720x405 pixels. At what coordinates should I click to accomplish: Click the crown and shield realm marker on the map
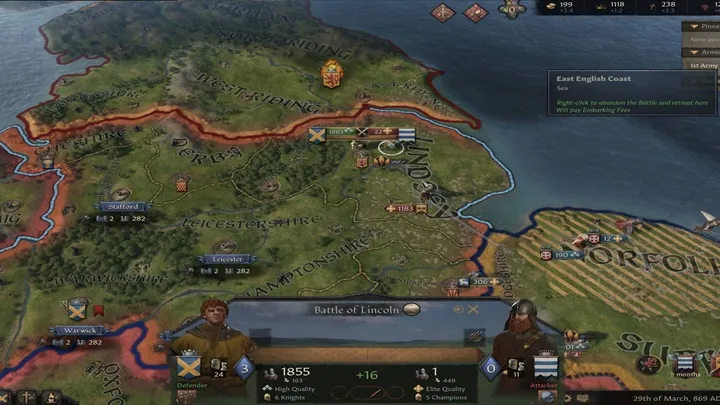coord(330,74)
